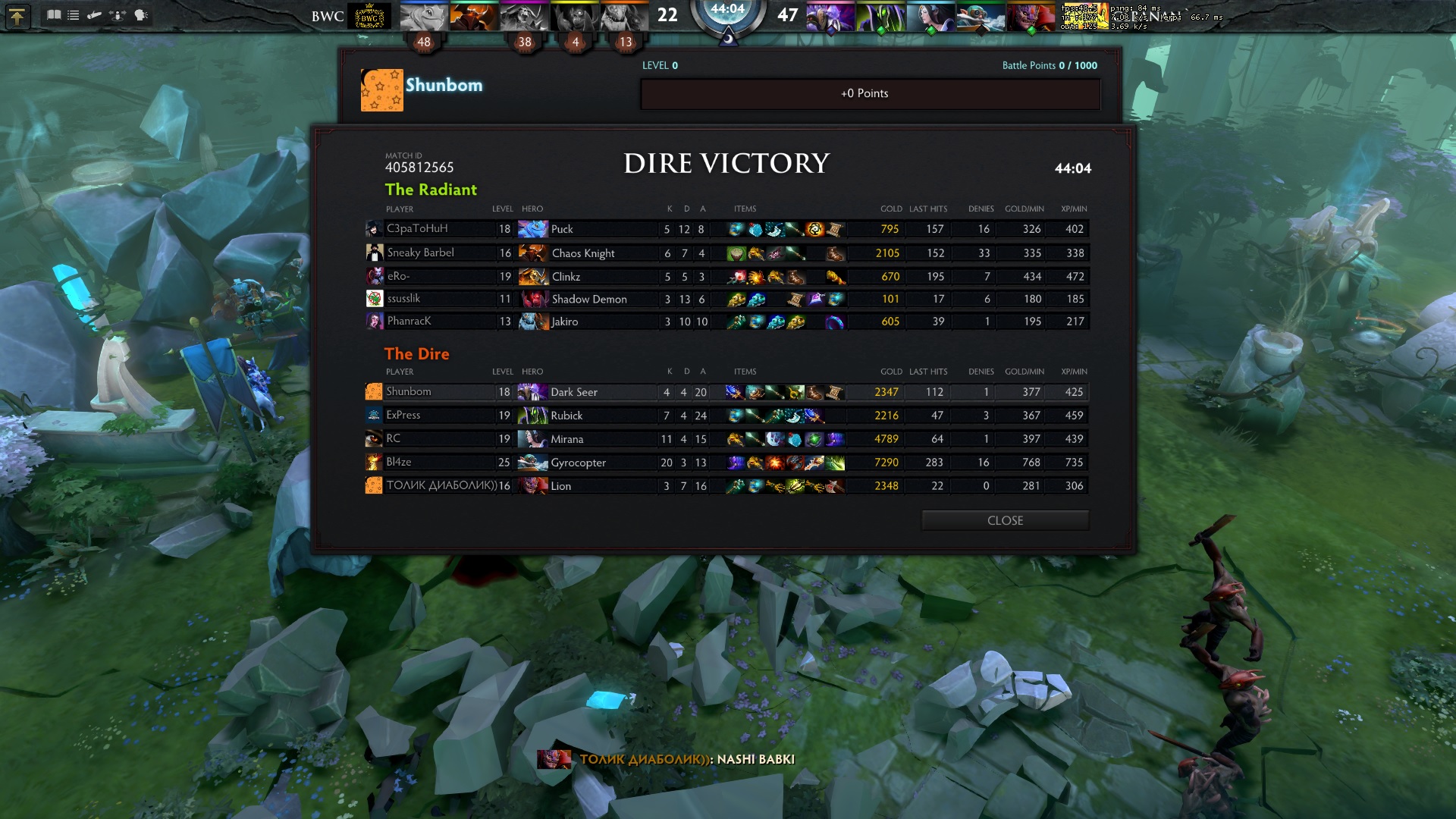Select Bl4ze's Gyrocopter scoreboard row
Screen dimensions: 1456x819
pos(578,463)
